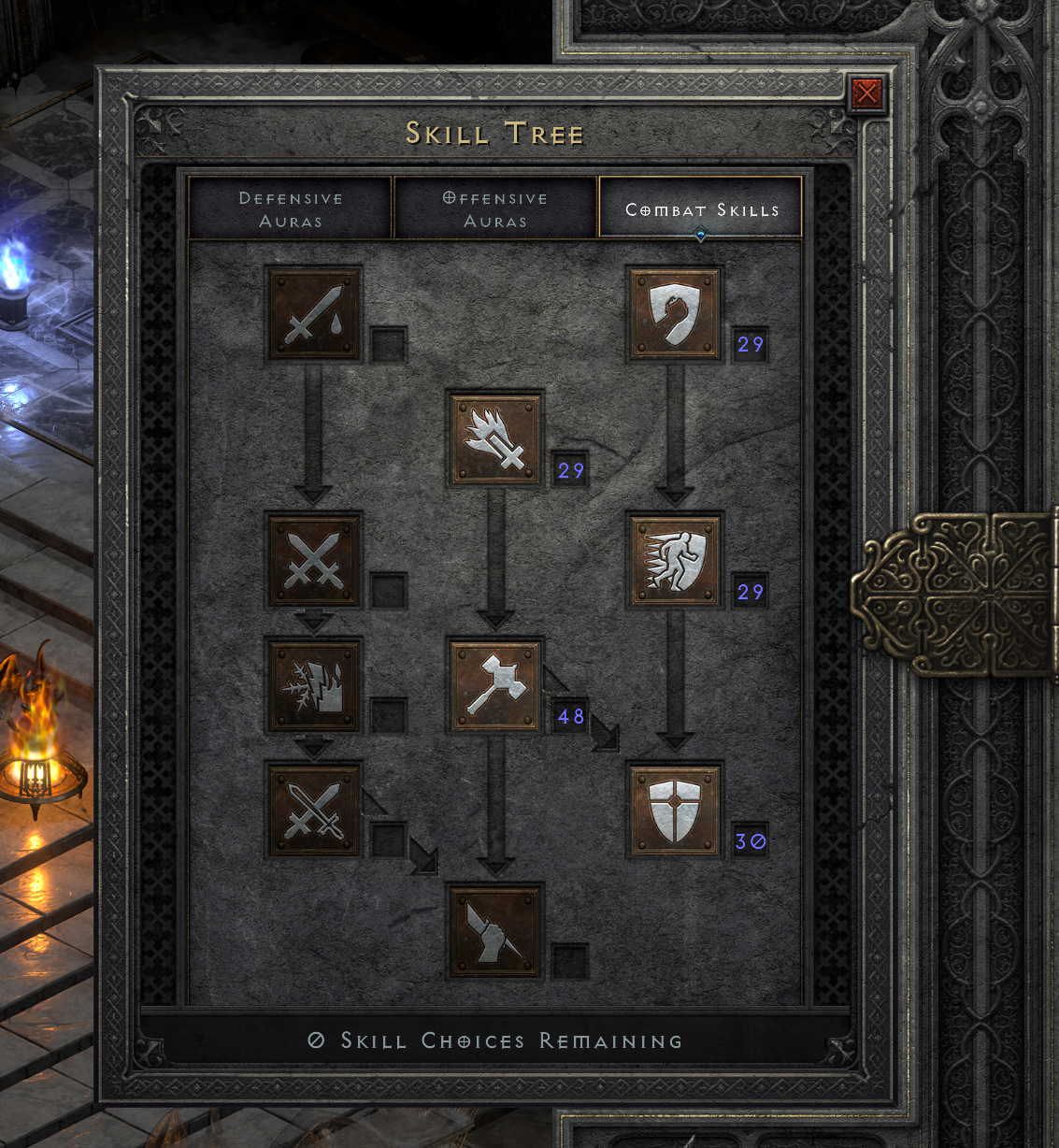Select the Combat Skills tab
This screenshot has width=1059, height=1148.
701,209
